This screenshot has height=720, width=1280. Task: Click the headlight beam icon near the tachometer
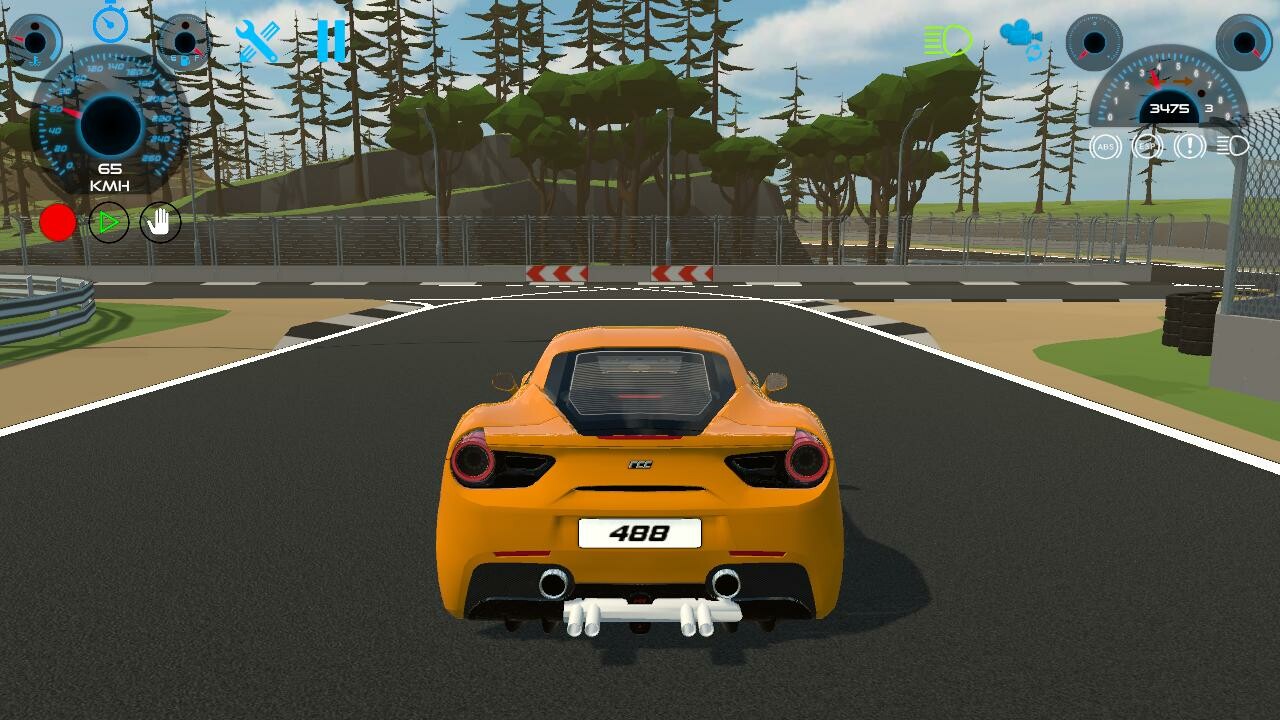point(1233,145)
